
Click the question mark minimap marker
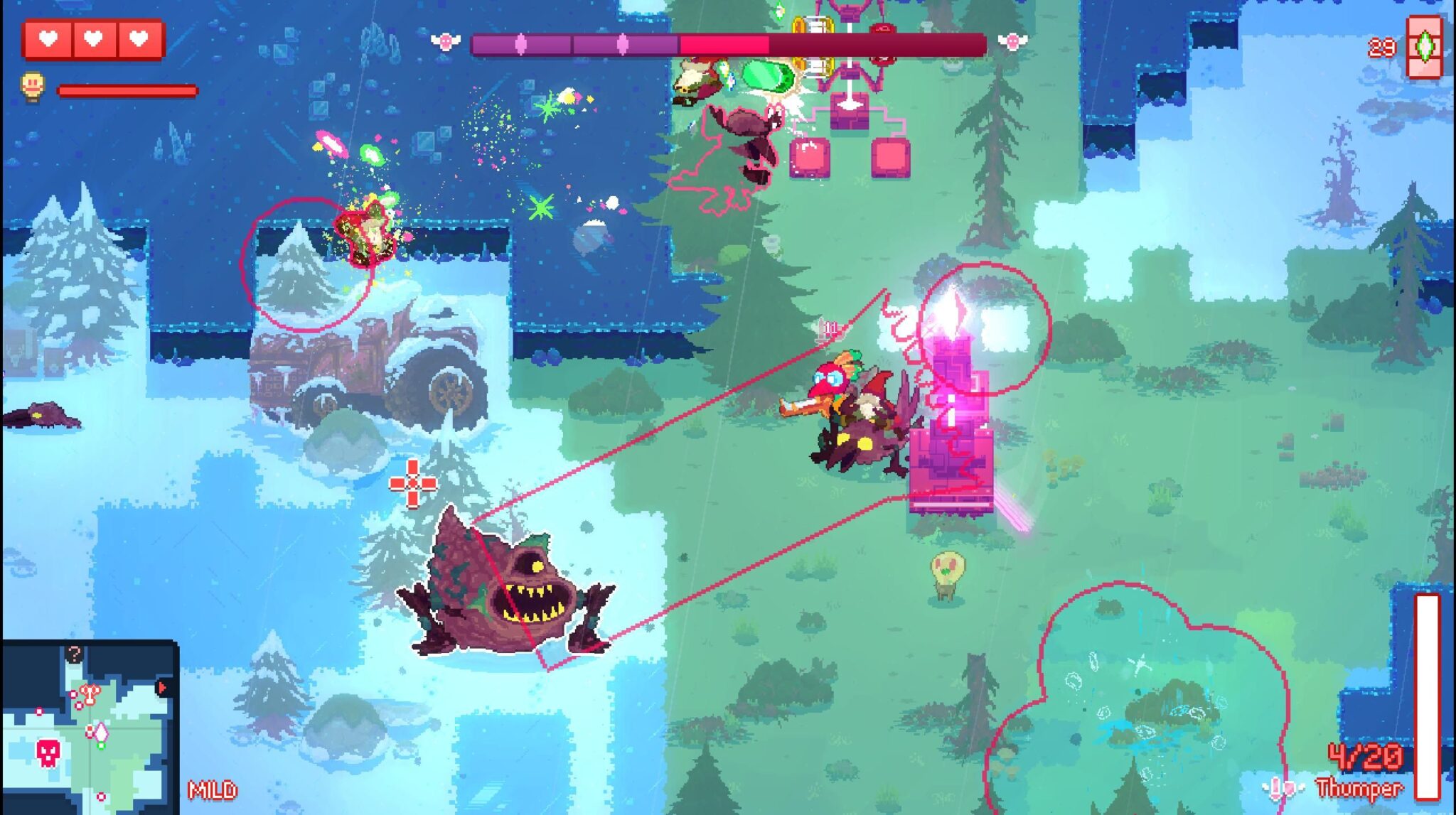coord(74,653)
